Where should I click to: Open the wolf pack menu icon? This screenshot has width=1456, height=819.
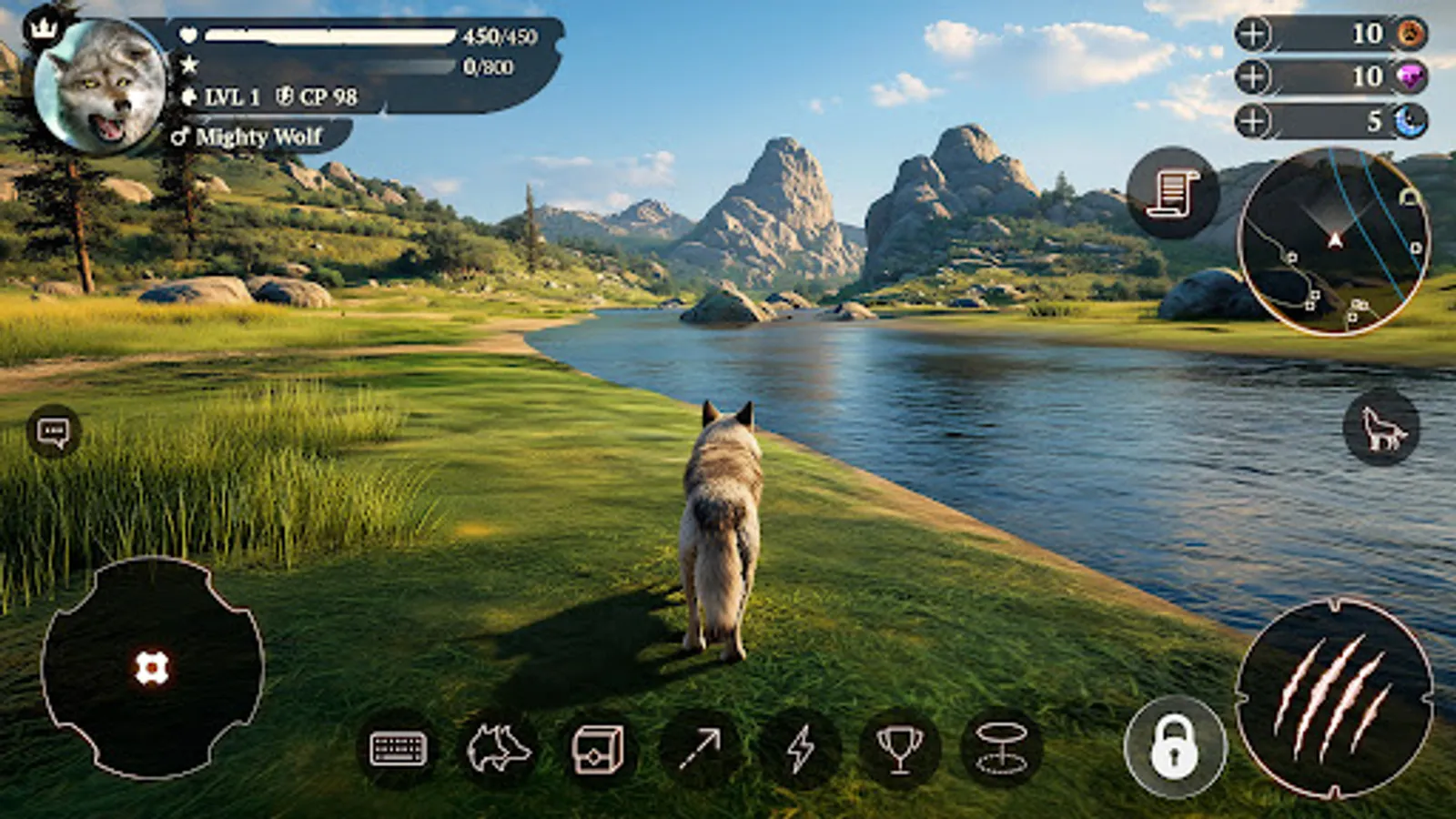click(499, 747)
